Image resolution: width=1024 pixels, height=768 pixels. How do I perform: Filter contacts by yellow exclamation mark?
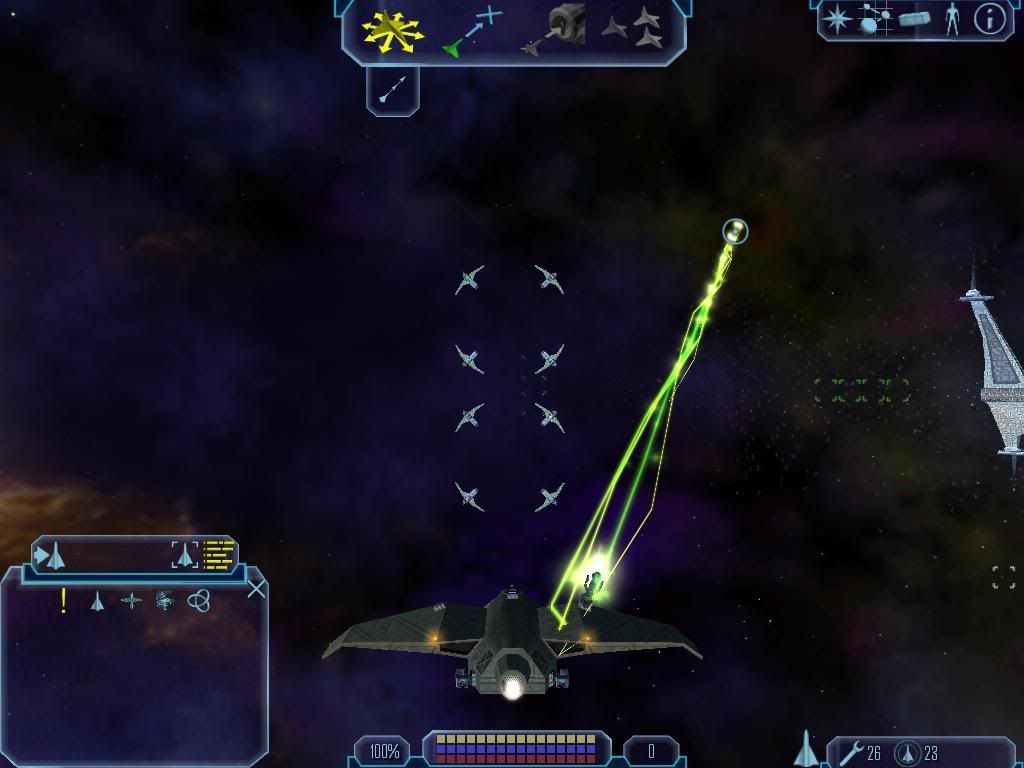tap(64, 600)
